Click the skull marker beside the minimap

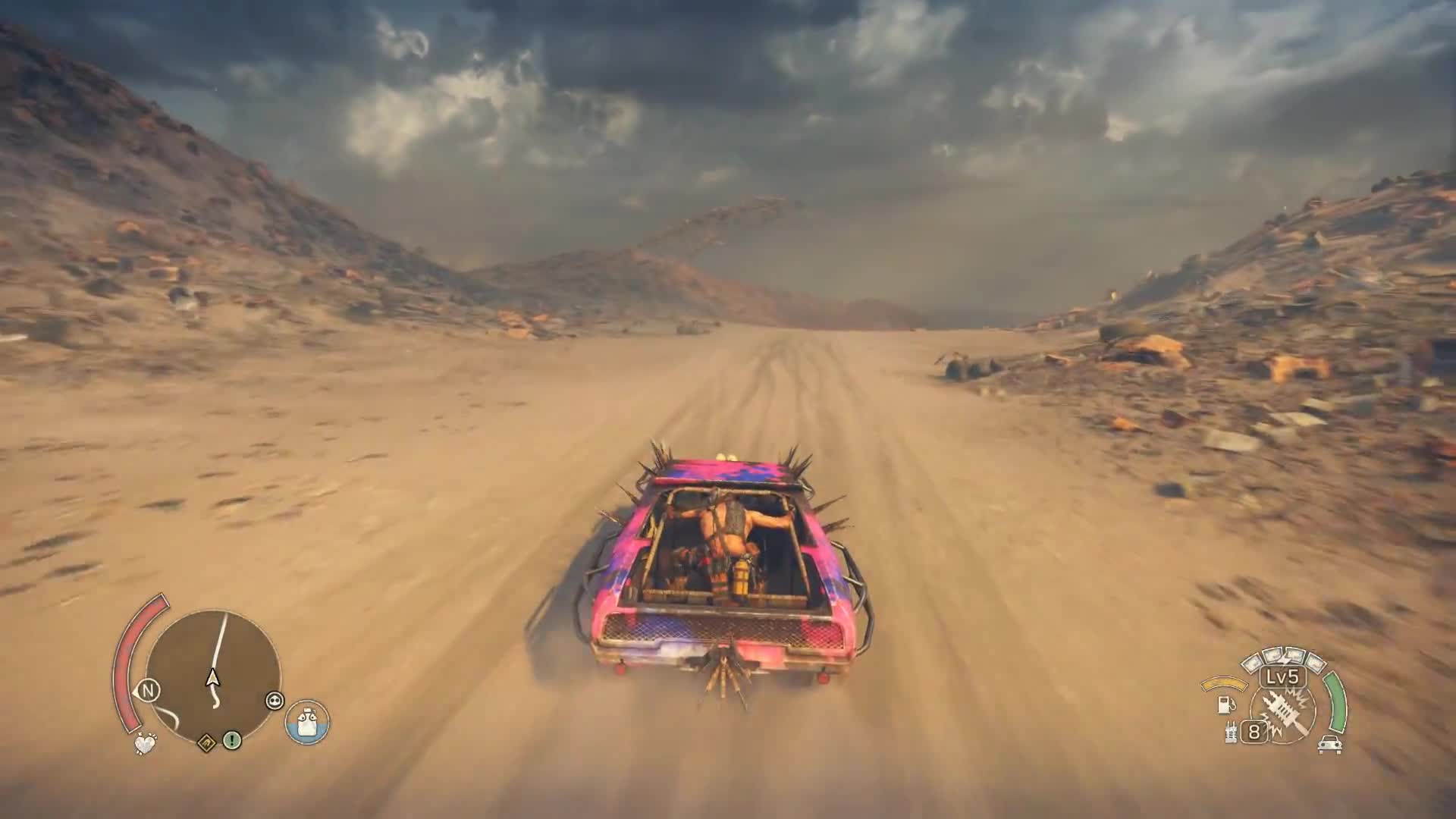(x=275, y=699)
